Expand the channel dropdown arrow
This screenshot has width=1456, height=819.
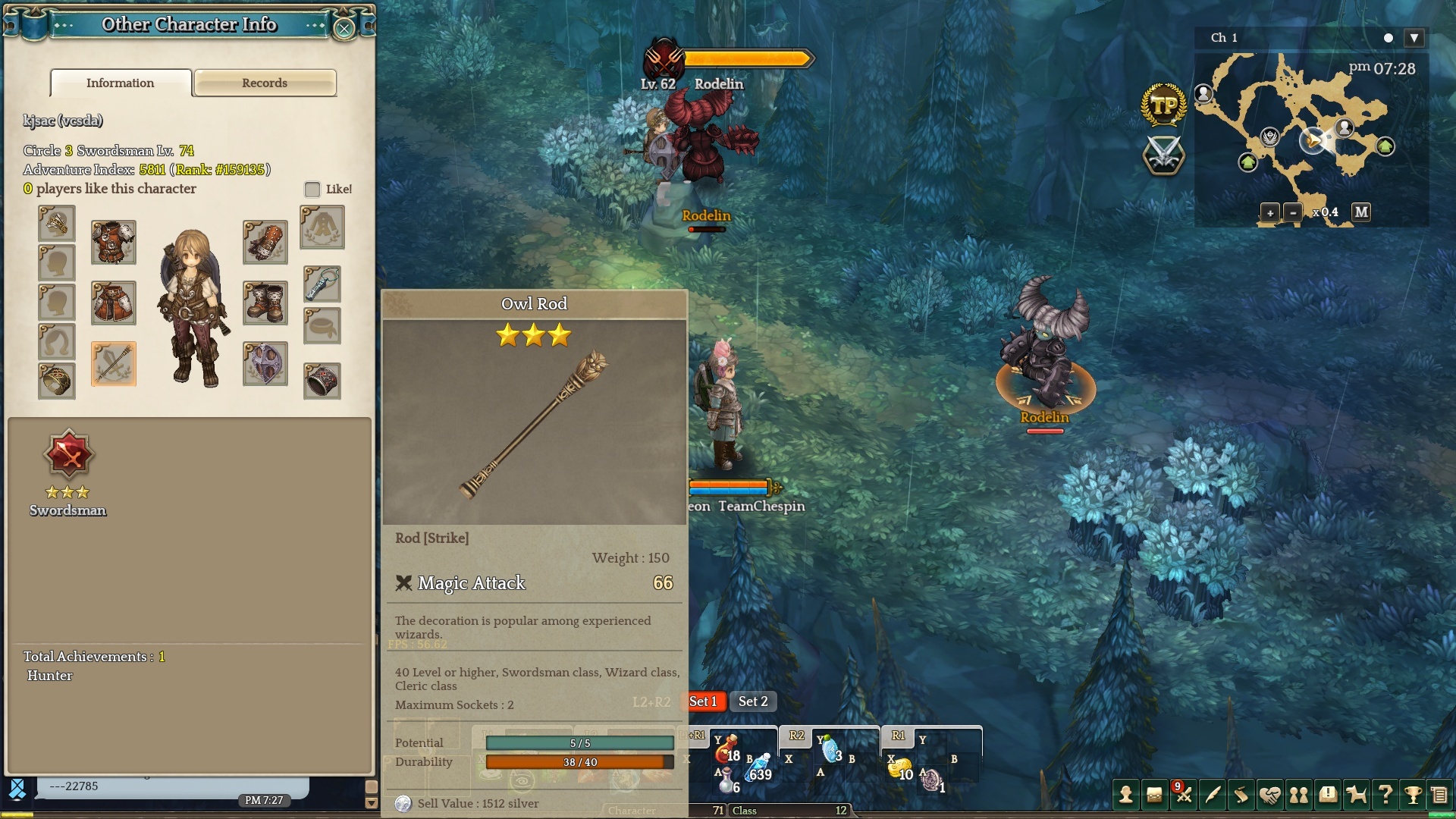coord(1414,38)
